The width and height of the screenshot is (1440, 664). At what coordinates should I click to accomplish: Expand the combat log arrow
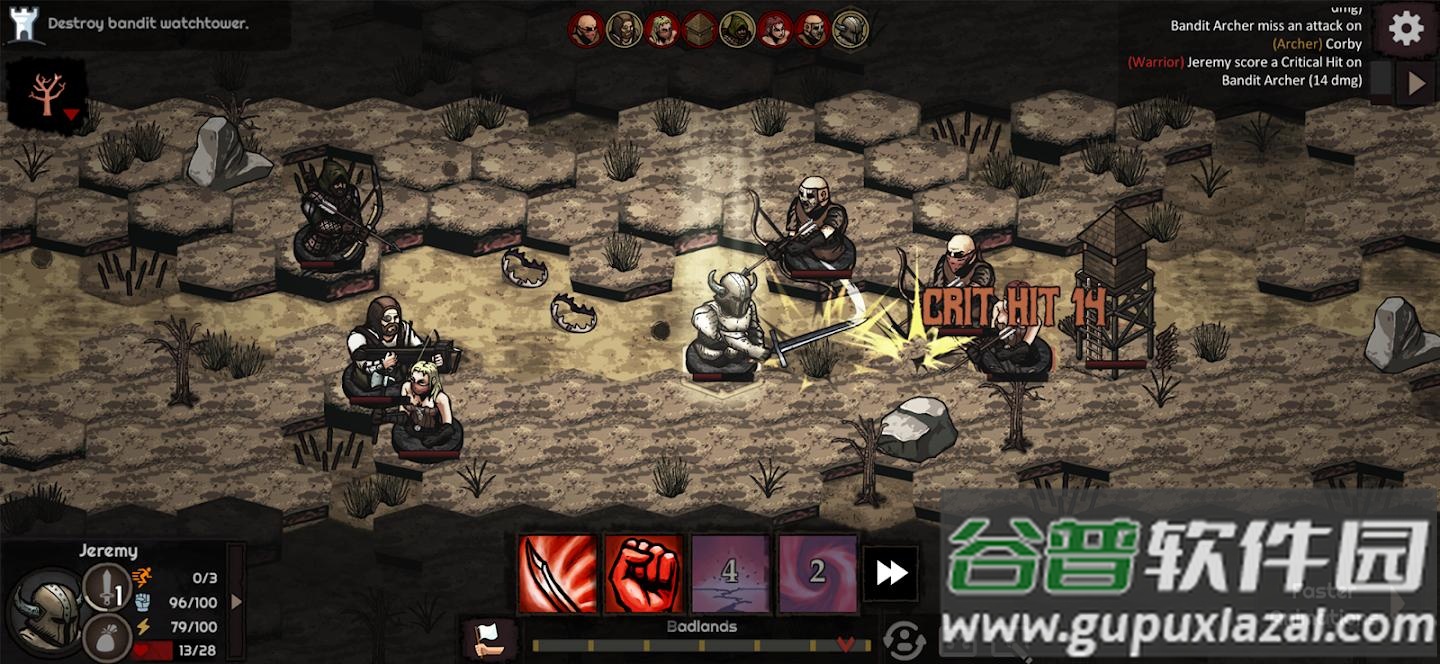(1416, 84)
